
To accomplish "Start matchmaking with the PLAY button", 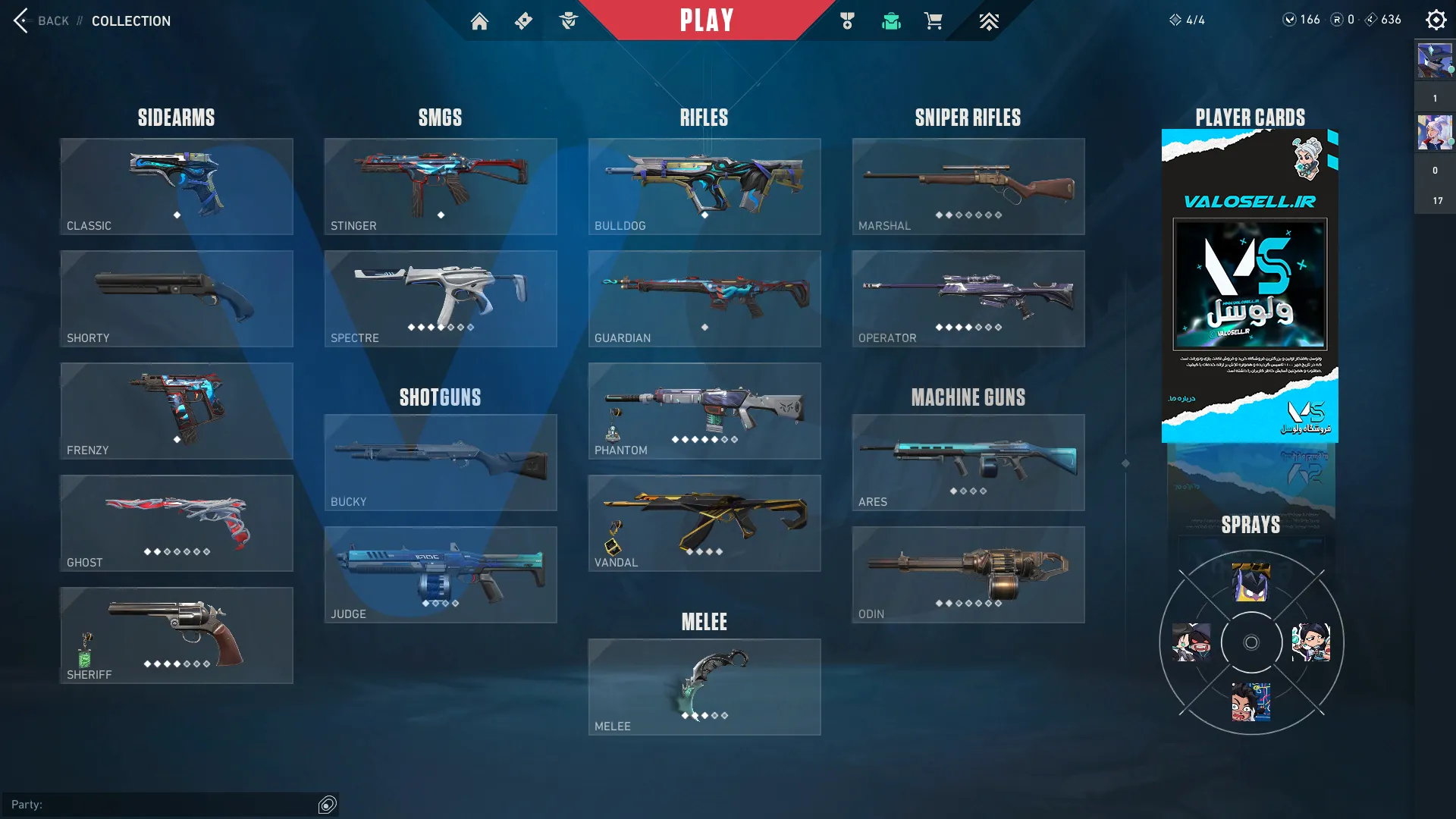I will pyautogui.click(x=706, y=20).
